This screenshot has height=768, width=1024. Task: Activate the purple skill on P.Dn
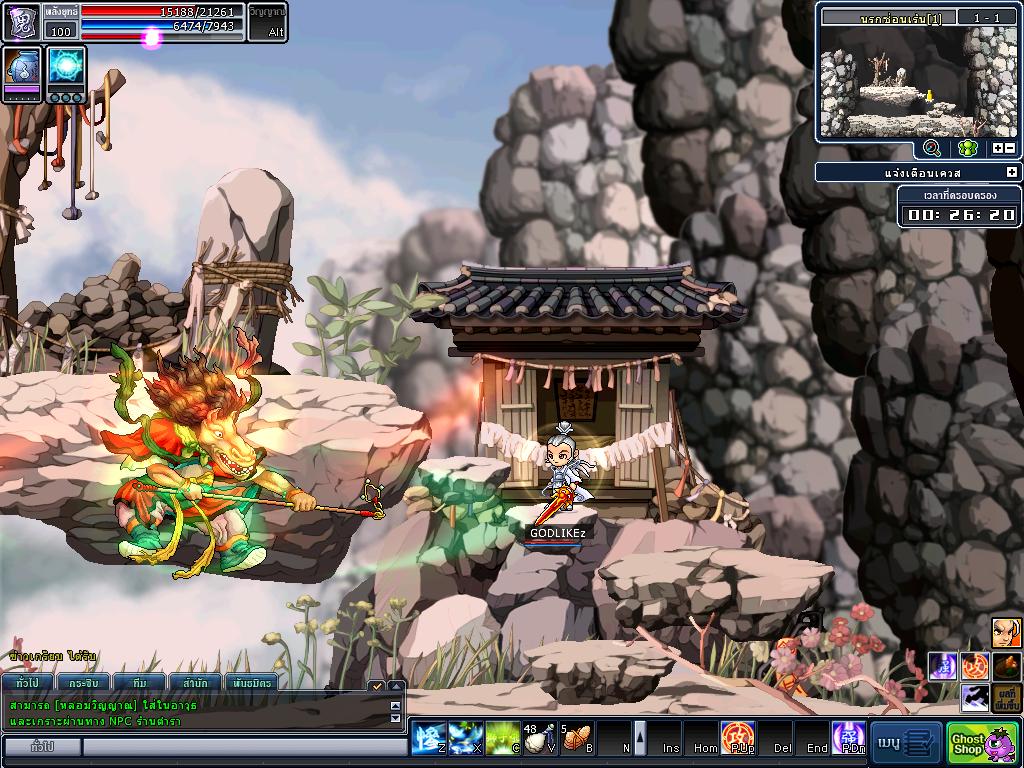(x=849, y=739)
